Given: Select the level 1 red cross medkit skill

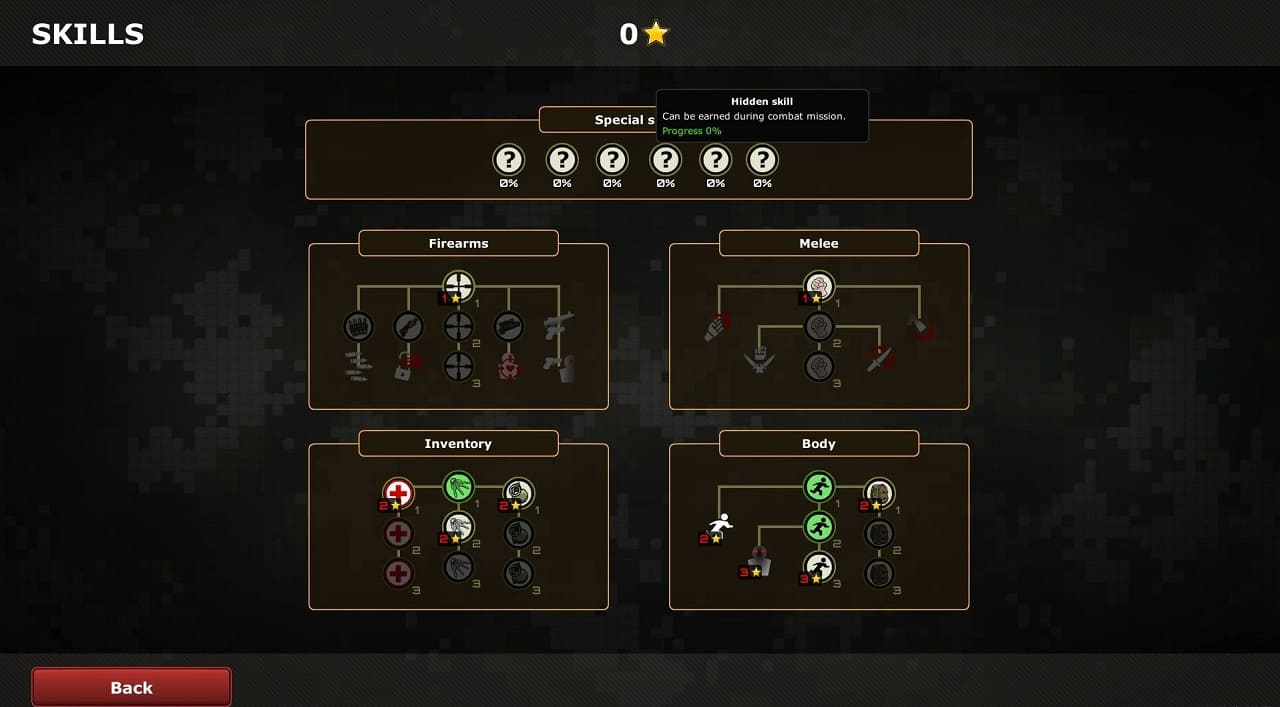Looking at the screenshot, I should tap(398, 492).
